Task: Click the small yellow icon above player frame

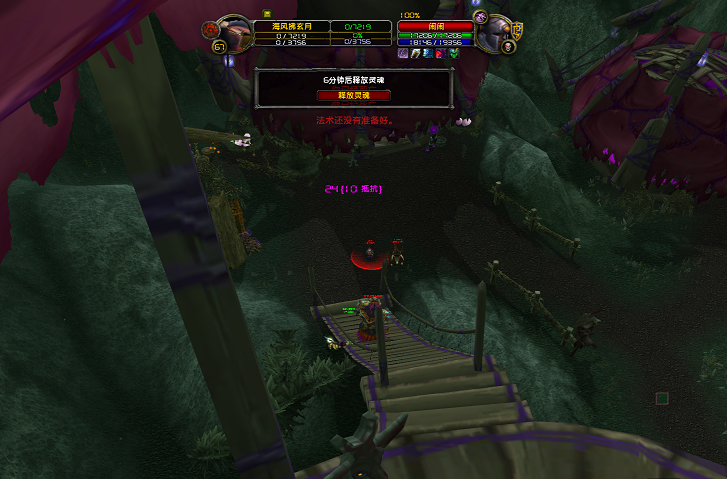Action: [267, 14]
